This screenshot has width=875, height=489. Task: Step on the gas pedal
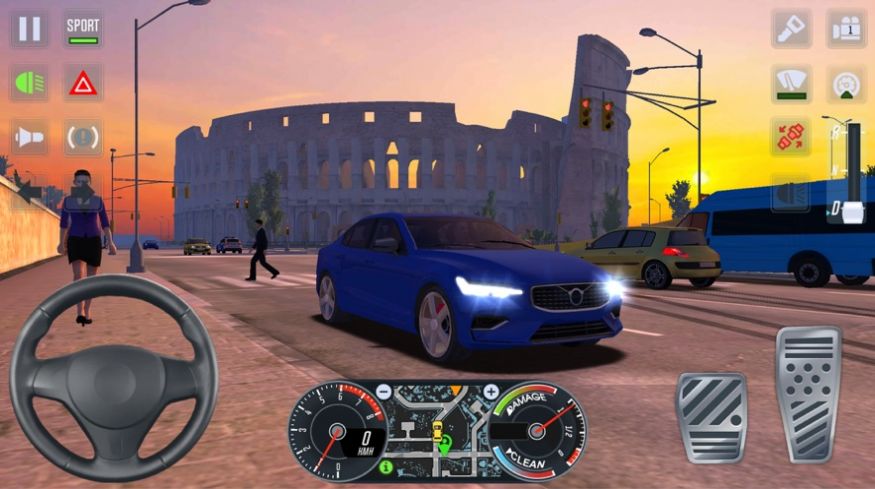click(808, 392)
